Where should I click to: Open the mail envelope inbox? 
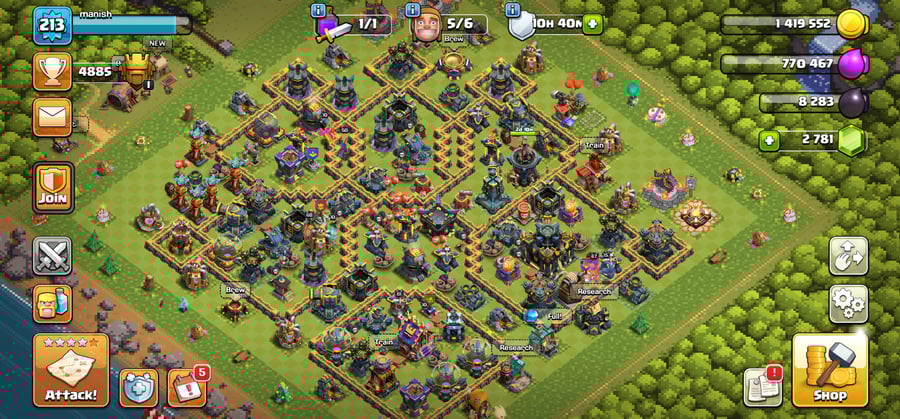pyautogui.click(x=52, y=117)
